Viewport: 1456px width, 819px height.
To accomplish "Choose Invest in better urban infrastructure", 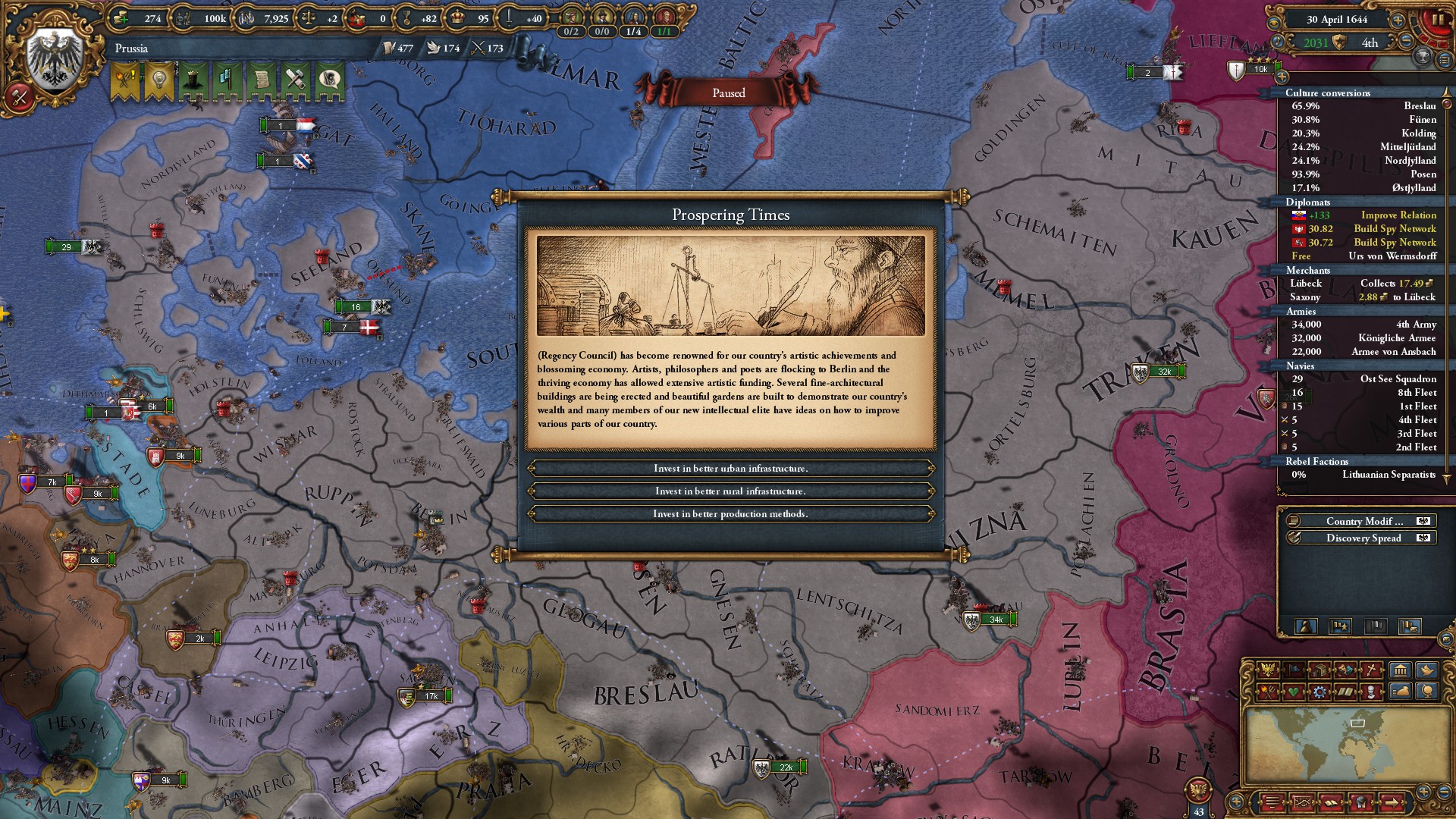I will tap(732, 469).
